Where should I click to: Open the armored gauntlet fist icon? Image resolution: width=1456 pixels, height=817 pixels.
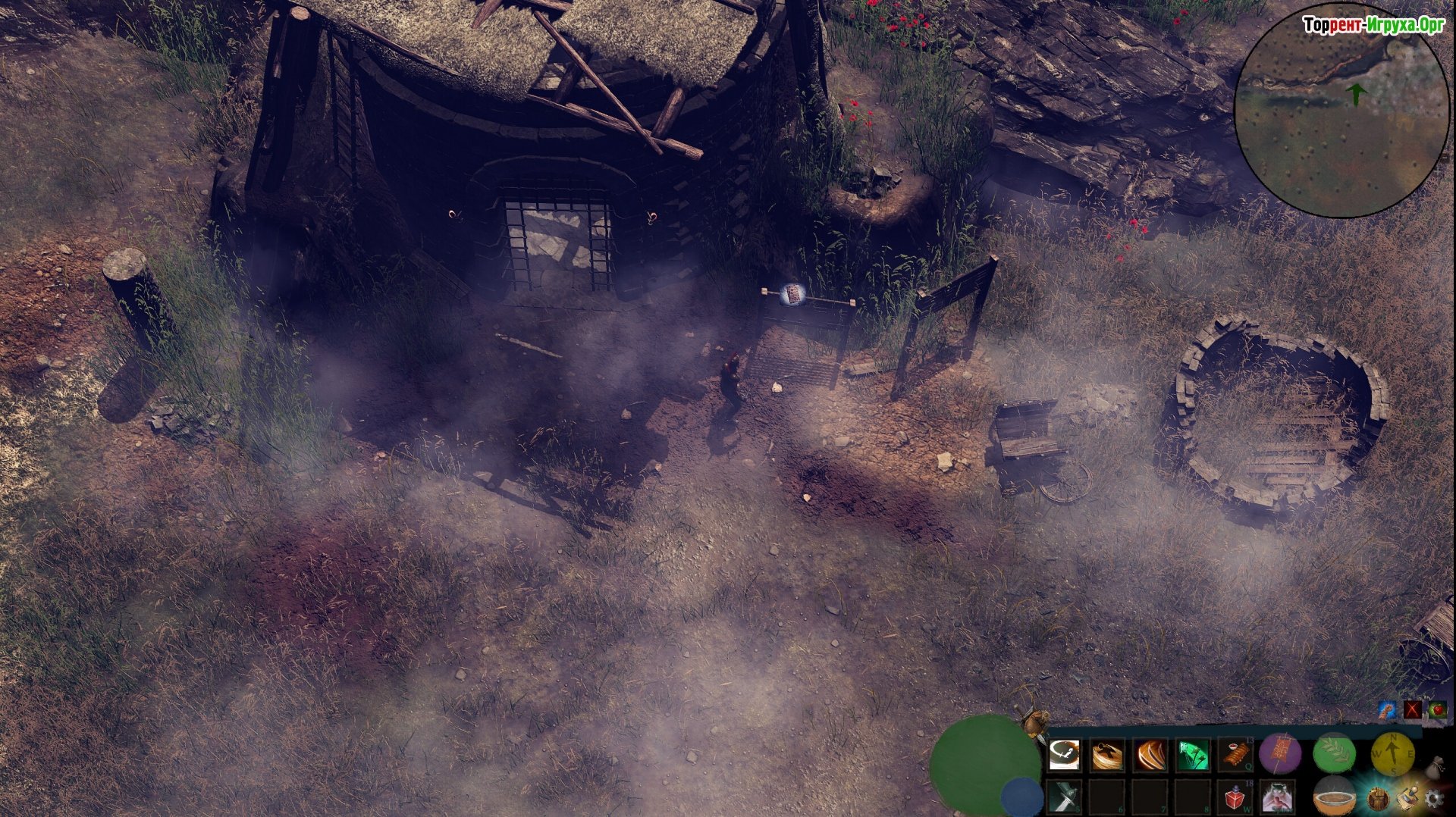coord(1378,799)
